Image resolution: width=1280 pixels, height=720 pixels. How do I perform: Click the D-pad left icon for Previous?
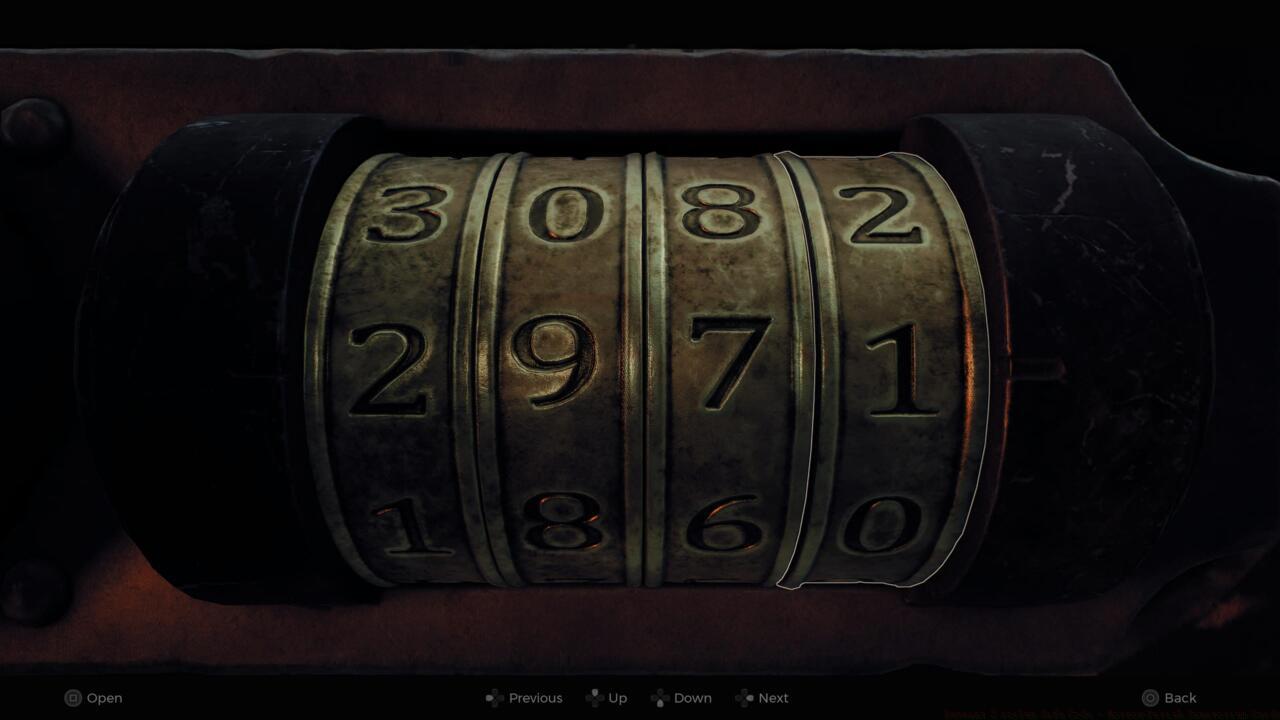click(492, 697)
